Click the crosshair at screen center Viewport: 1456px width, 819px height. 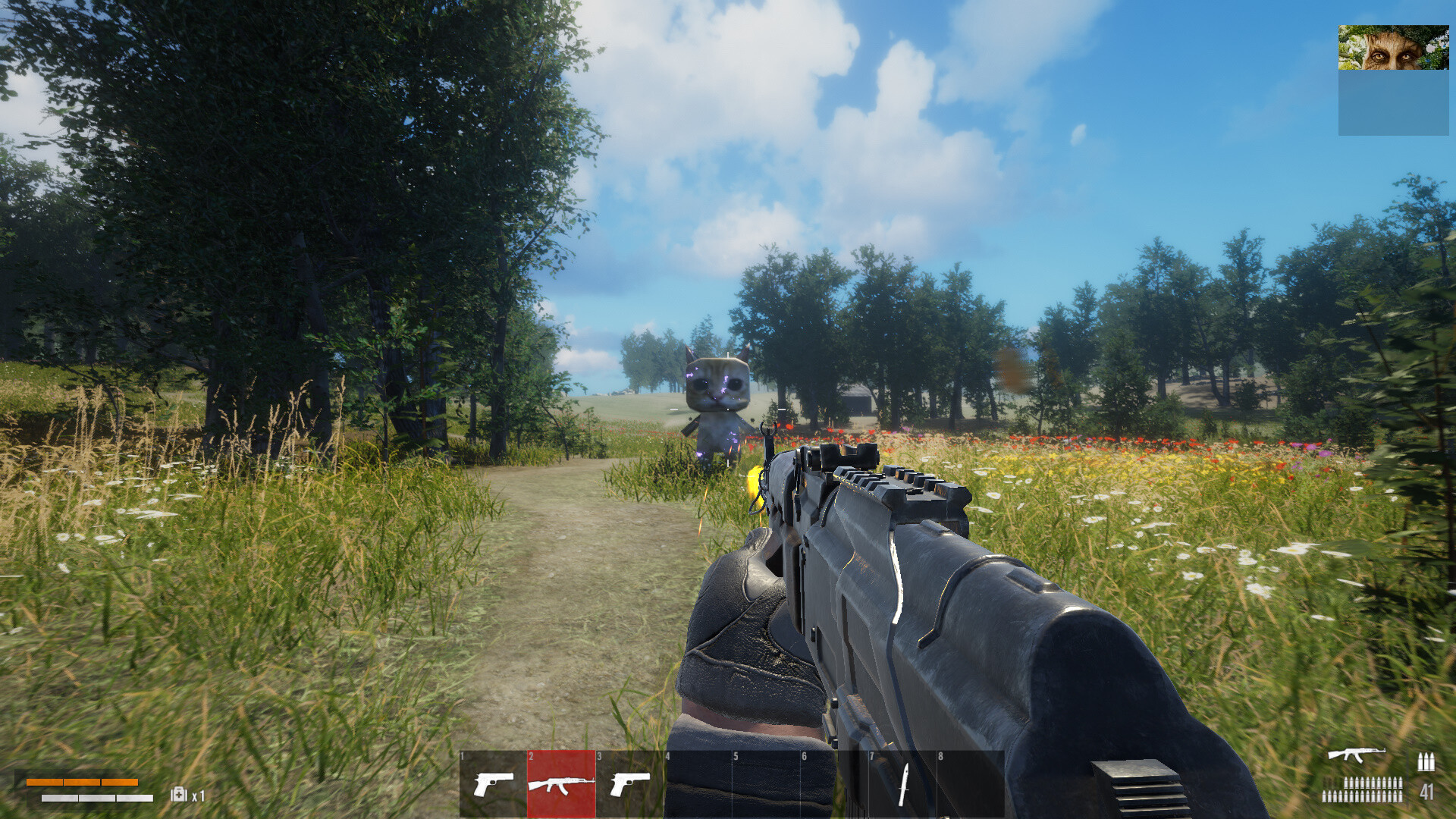[x=728, y=409]
